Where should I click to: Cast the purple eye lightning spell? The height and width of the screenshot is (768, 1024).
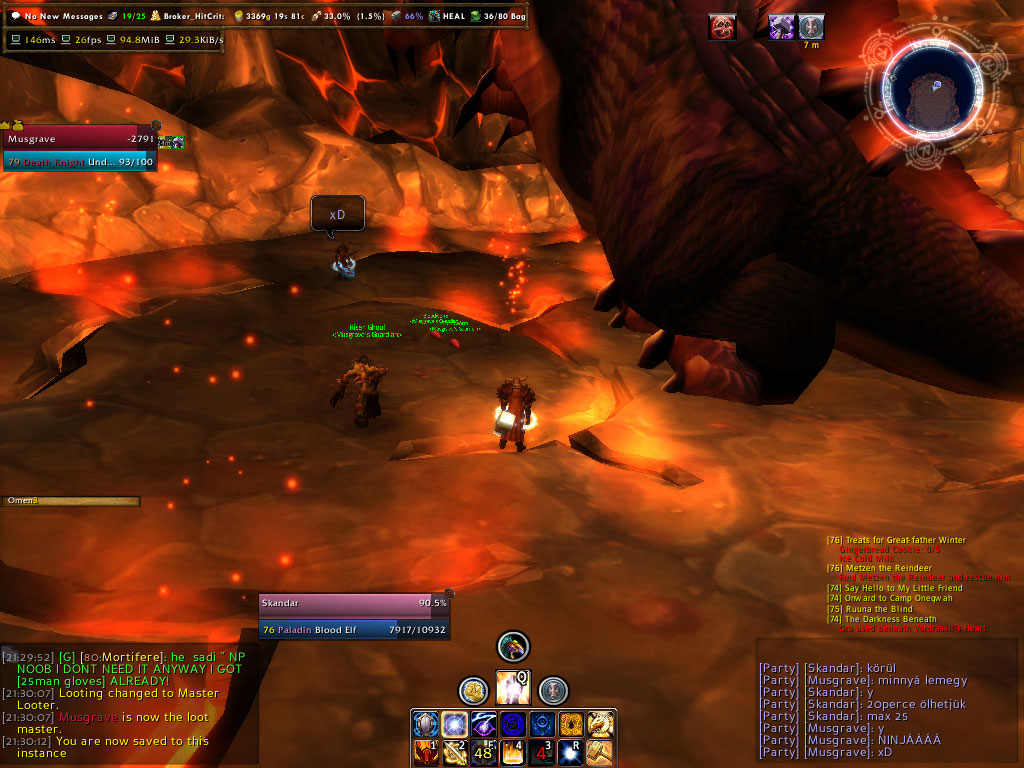pyautogui.click(x=484, y=724)
